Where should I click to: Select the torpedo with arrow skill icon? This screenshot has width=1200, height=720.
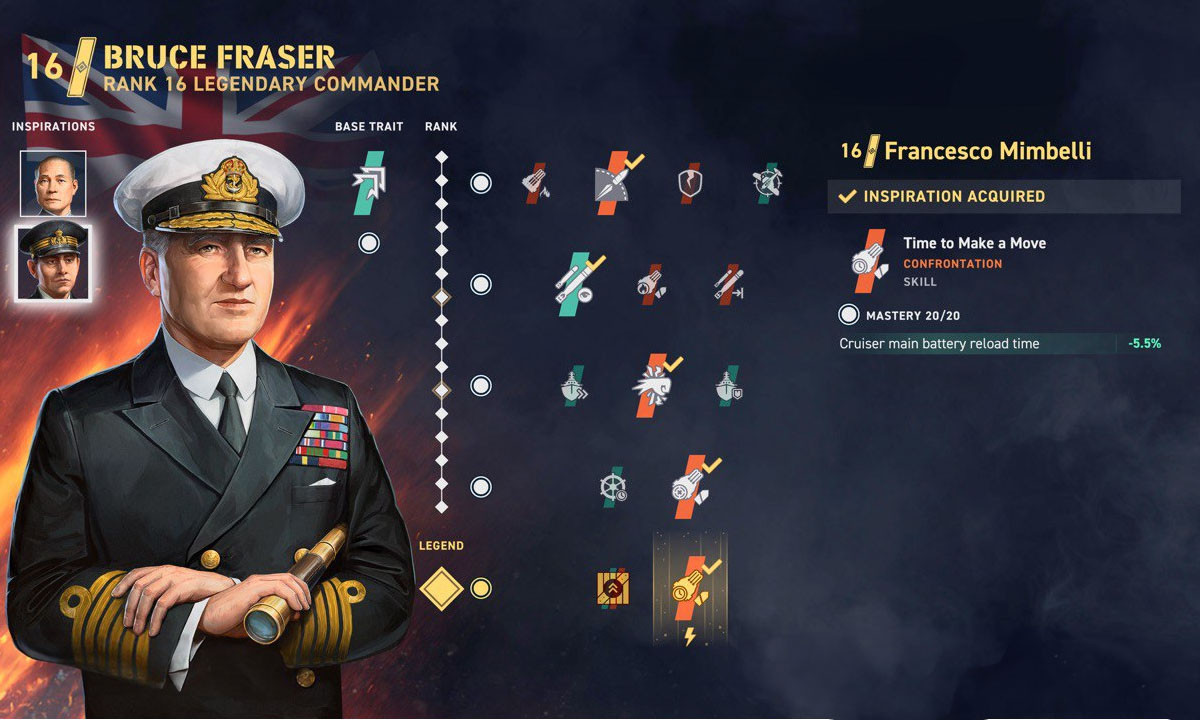click(x=728, y=285)
